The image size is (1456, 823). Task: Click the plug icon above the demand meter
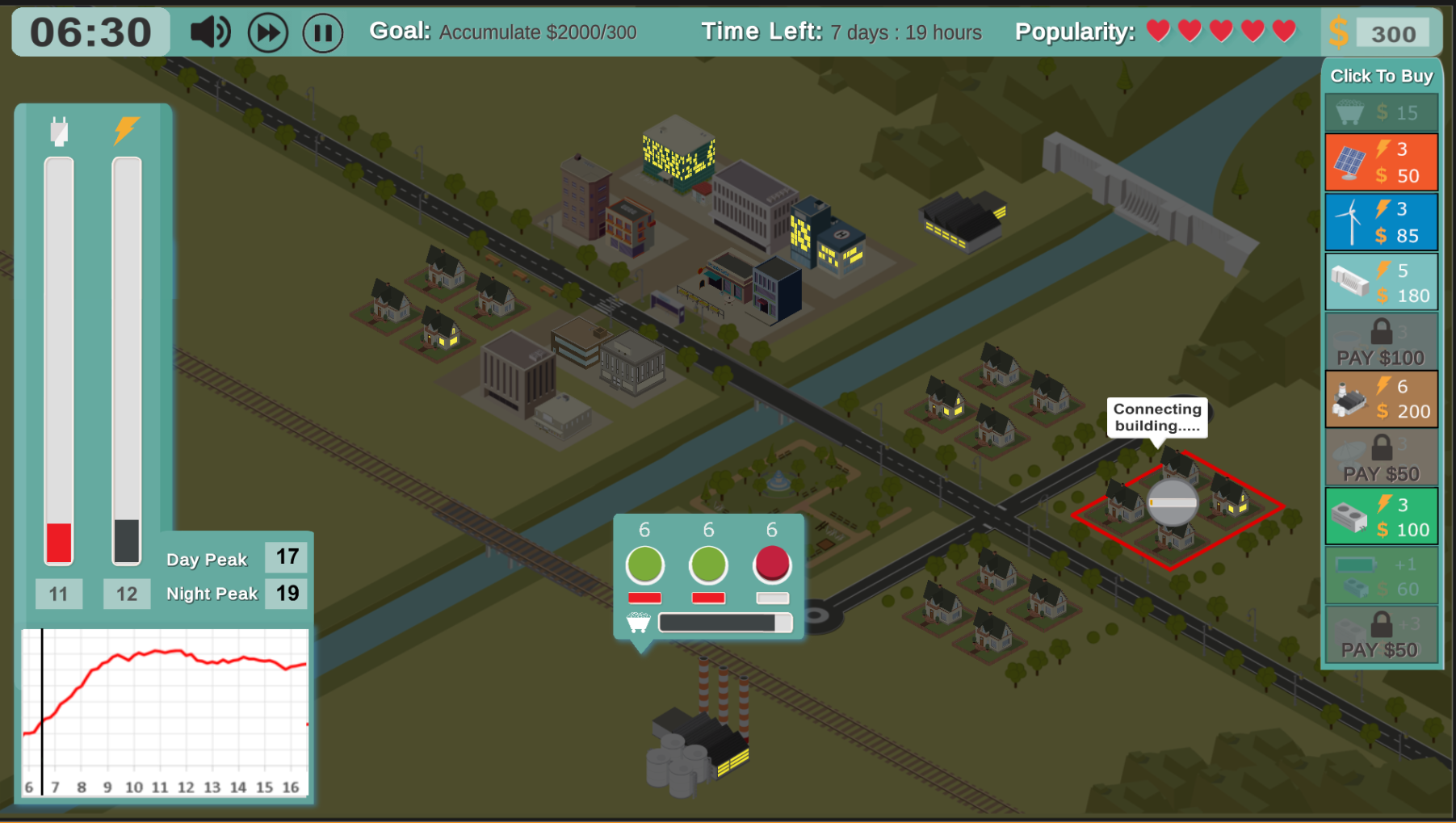(x=57, y=131)
